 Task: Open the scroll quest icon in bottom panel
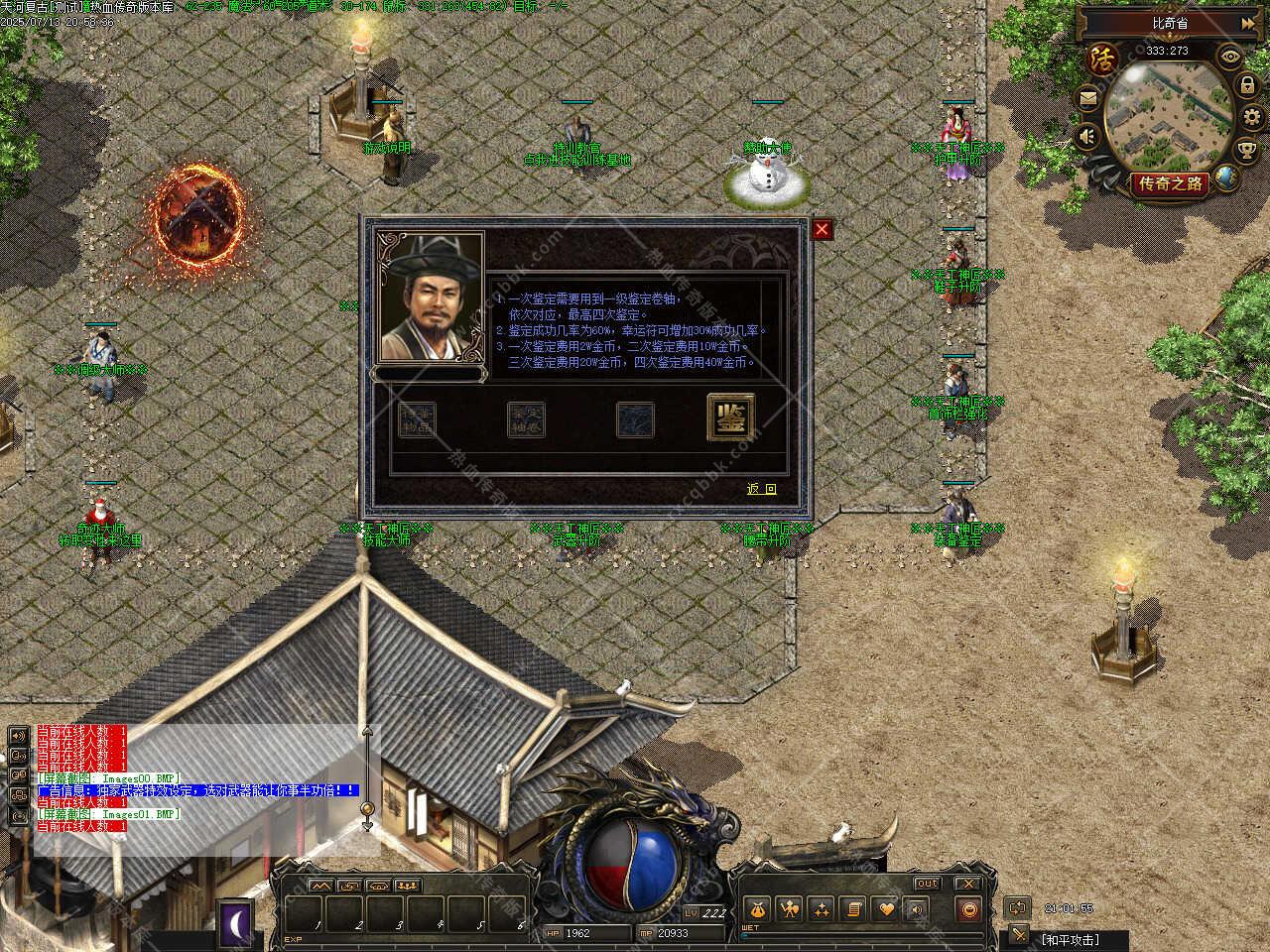pyautogui.click(x=853, y=909)
